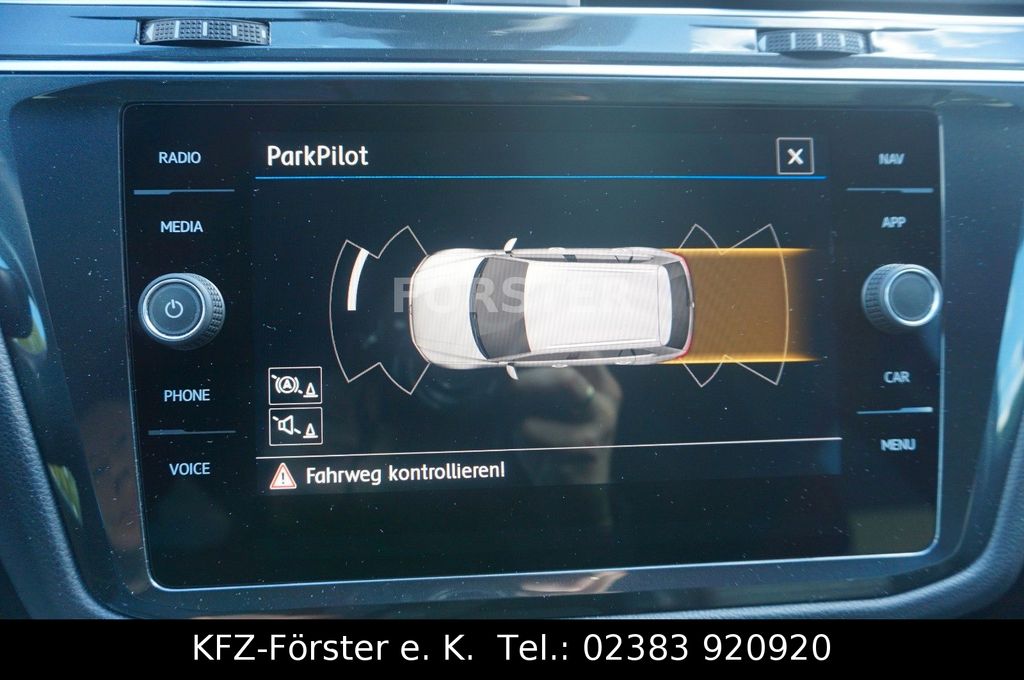Go to the main MENU

[898, 444]
